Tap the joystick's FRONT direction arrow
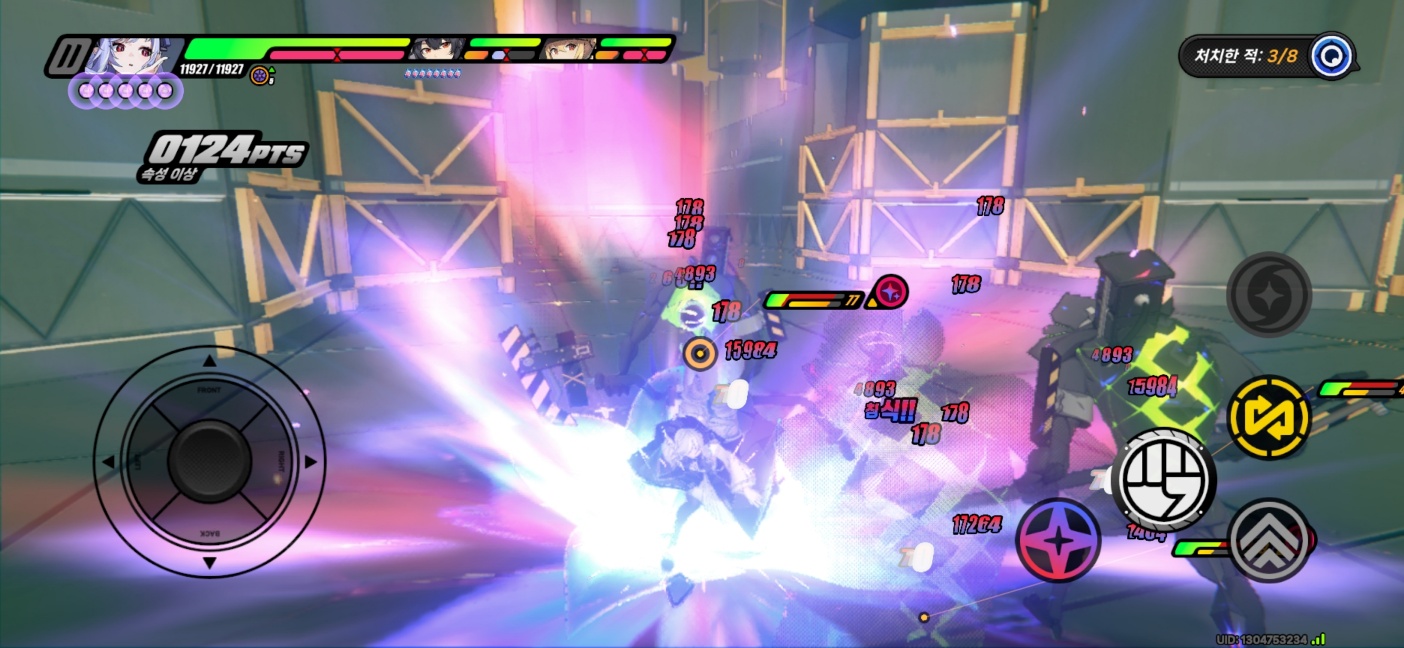 (209, 362)
